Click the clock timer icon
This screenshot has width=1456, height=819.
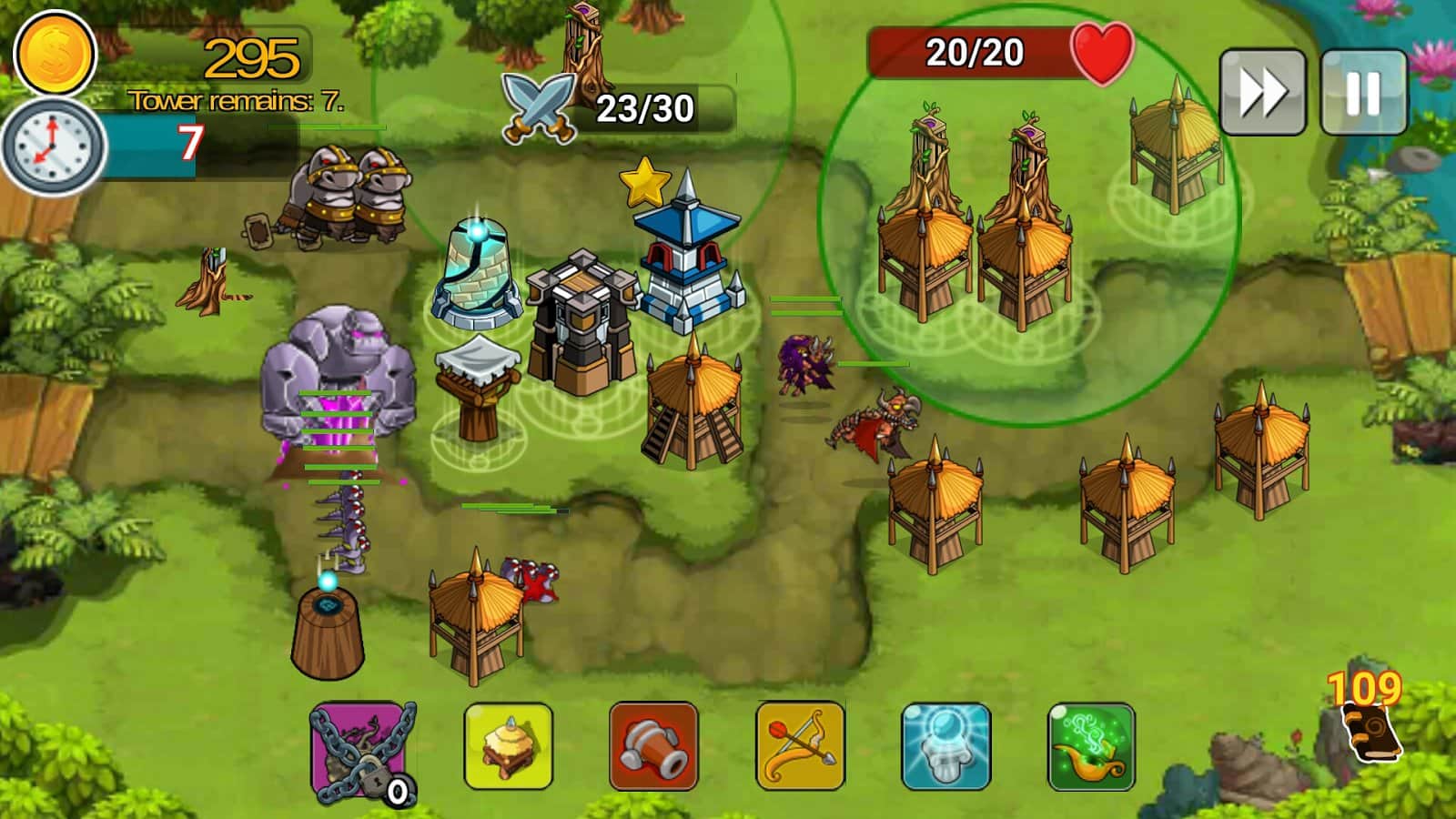click(53, 146)
